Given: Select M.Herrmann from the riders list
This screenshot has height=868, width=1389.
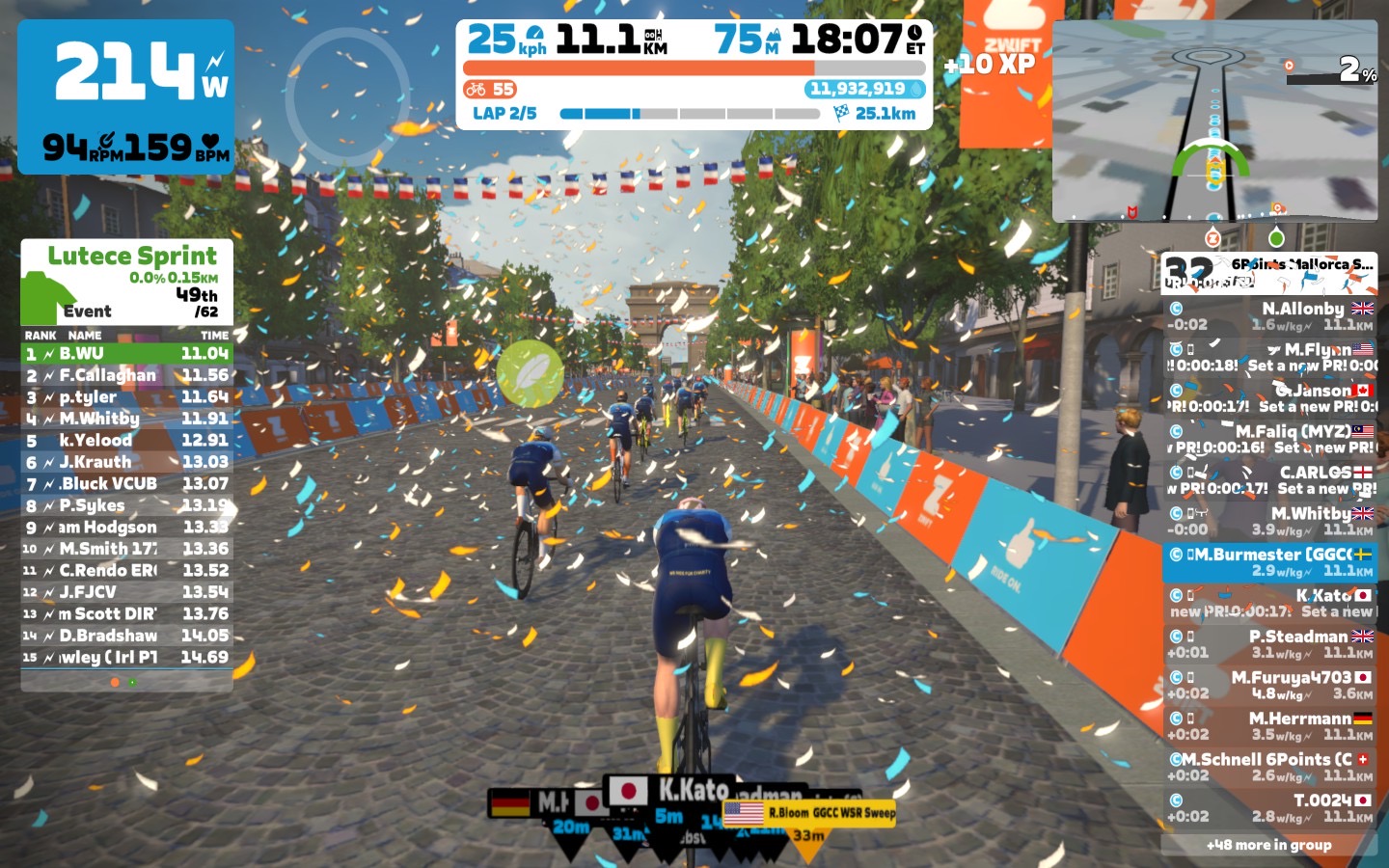Looking at the screenshot, I should (x=1269, y=726).
